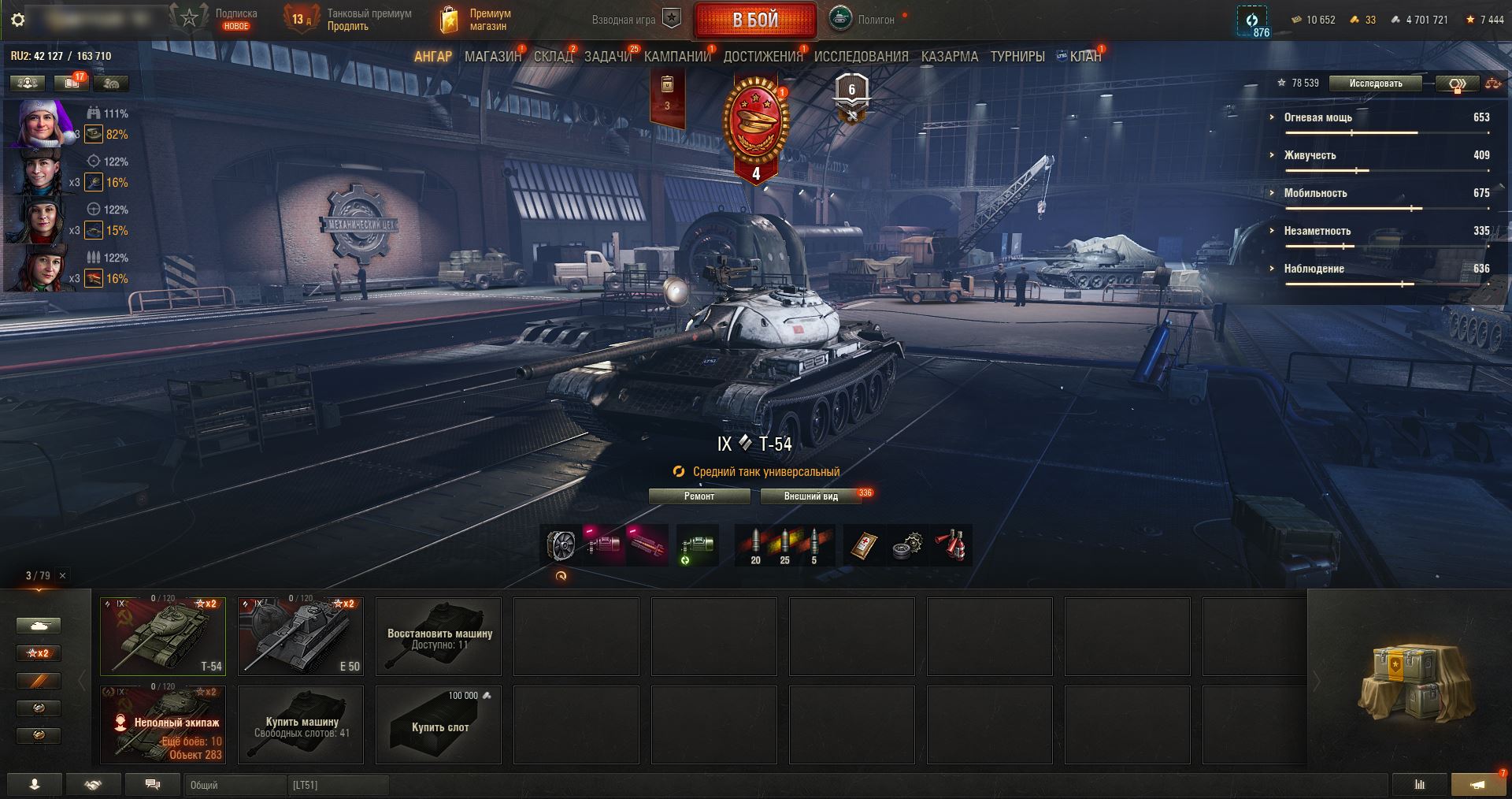Open the СКЛАД tab

[553, 57]
